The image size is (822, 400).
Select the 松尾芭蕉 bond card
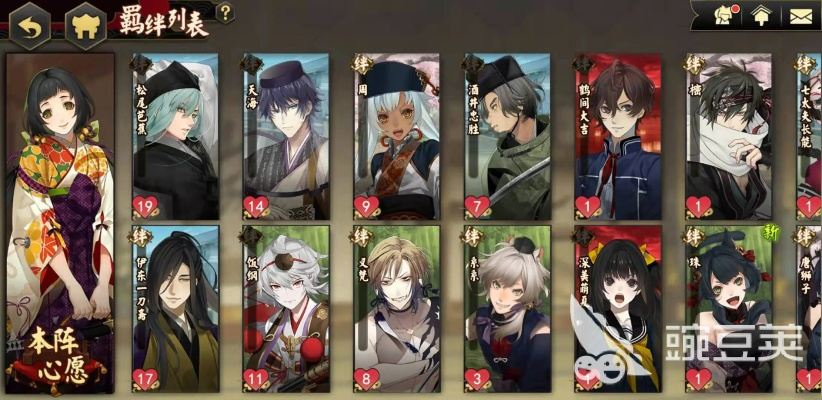(175, 137)
